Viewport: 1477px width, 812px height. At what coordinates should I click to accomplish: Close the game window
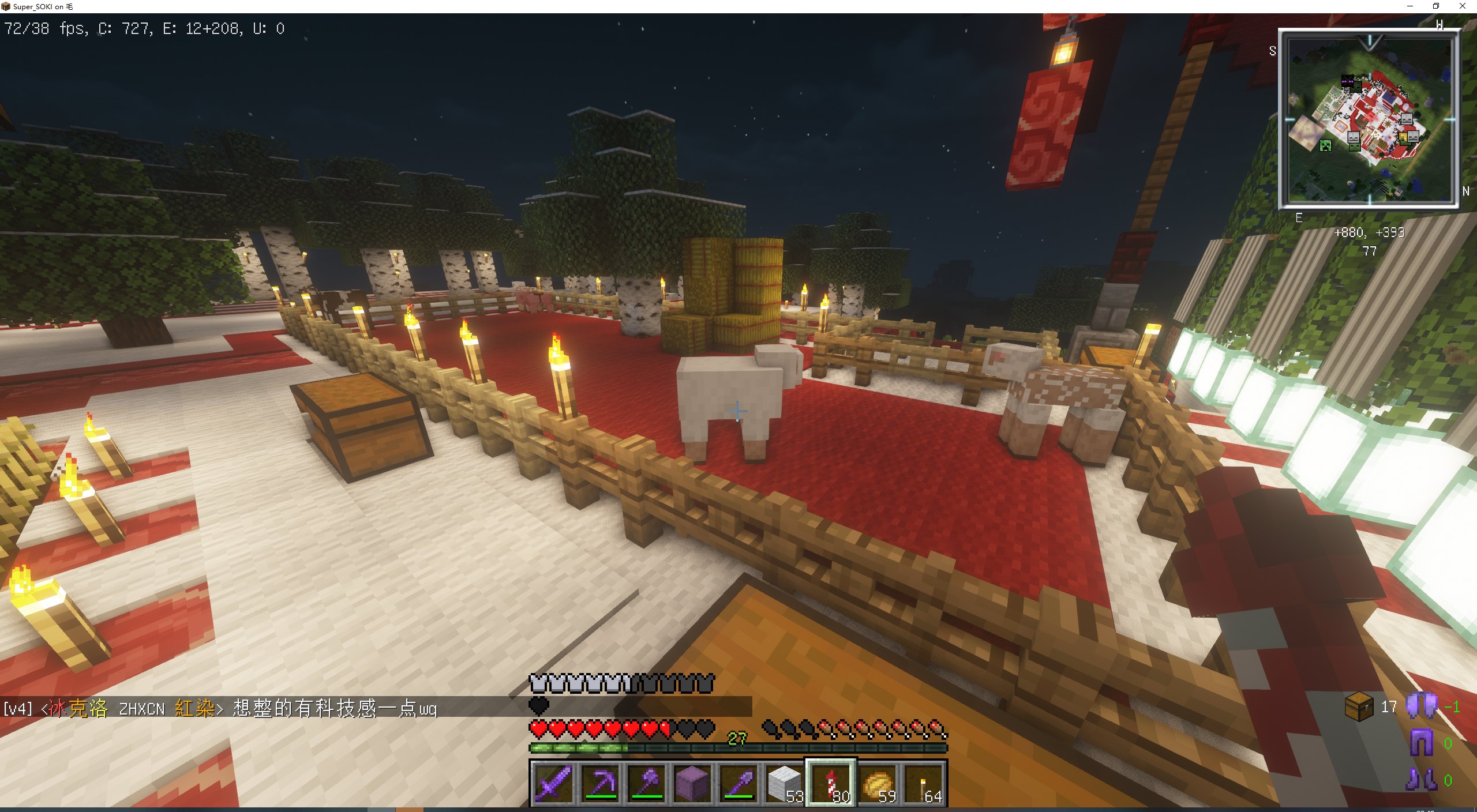point(1463,6)
